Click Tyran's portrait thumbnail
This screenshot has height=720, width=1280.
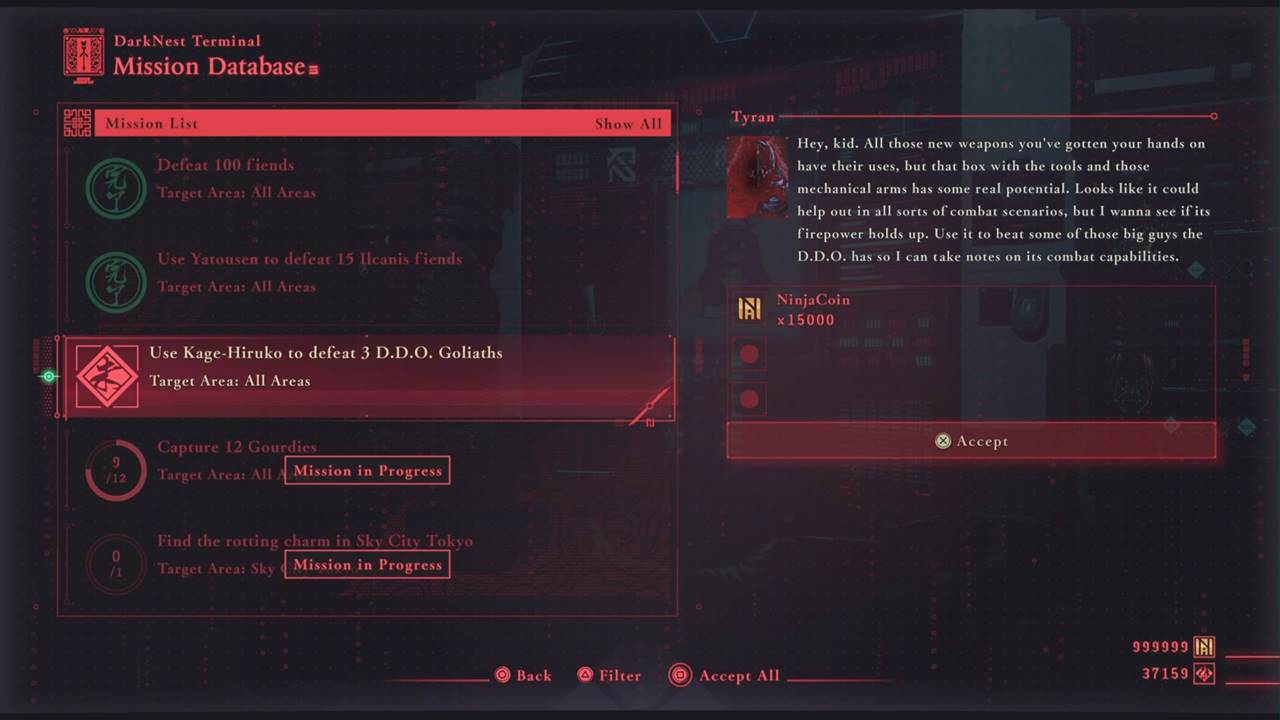pyautogui.click(x=756, y=178)
